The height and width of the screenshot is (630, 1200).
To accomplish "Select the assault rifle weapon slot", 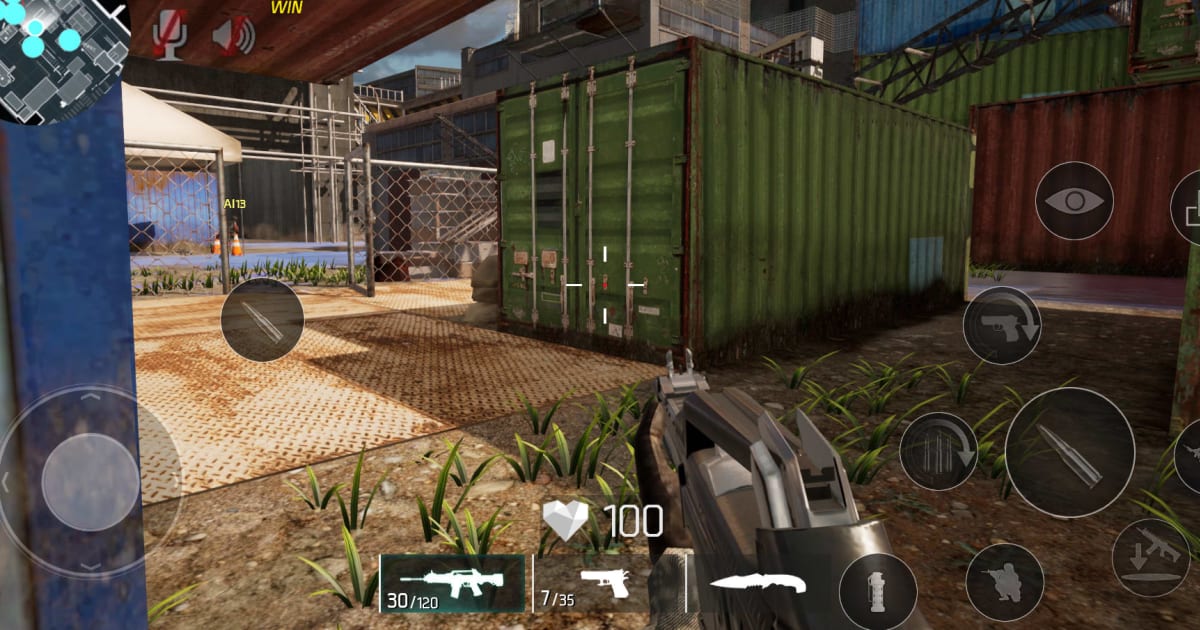I will (x=452, y=583).
